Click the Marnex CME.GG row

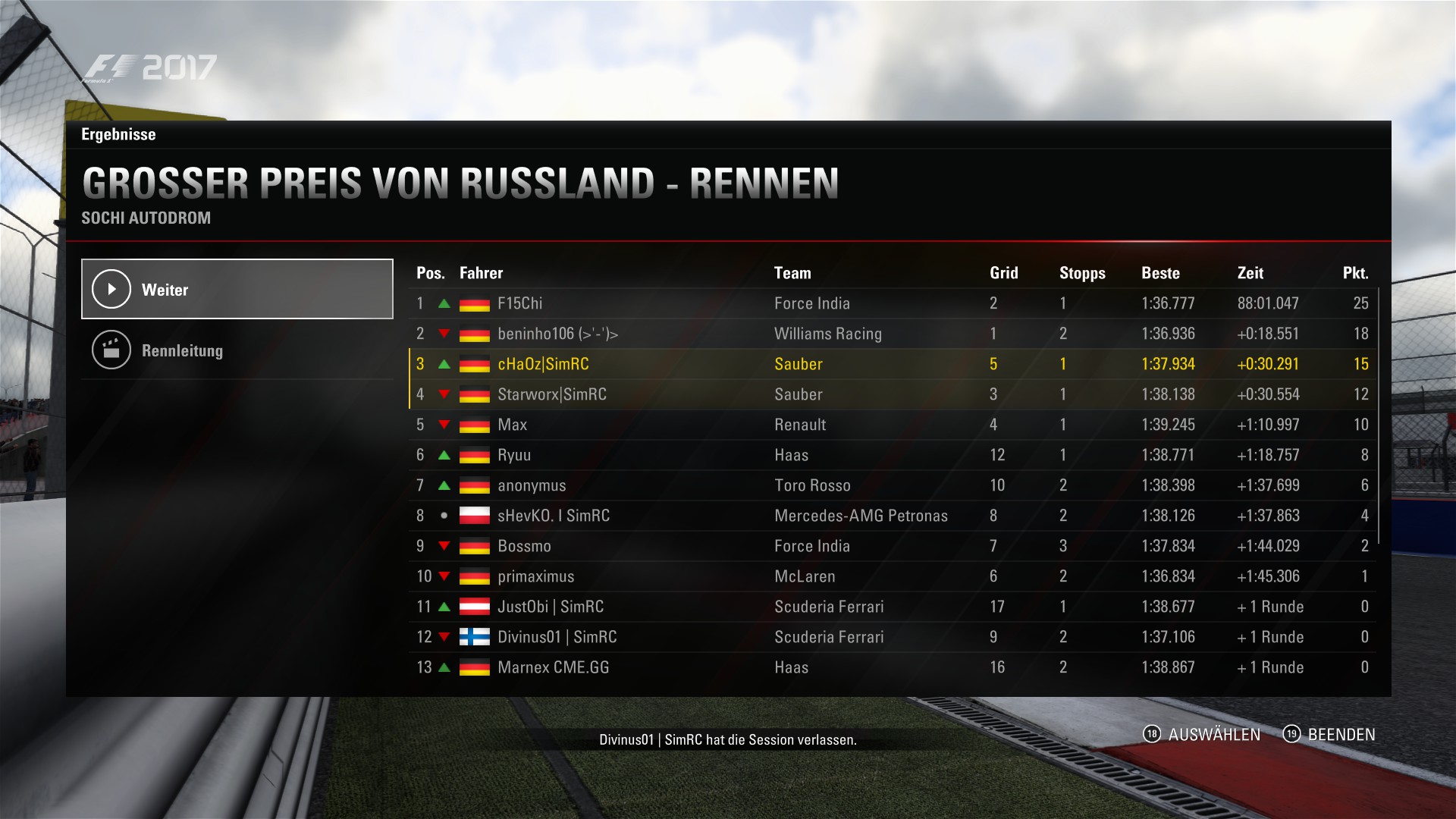coord(892,667)
